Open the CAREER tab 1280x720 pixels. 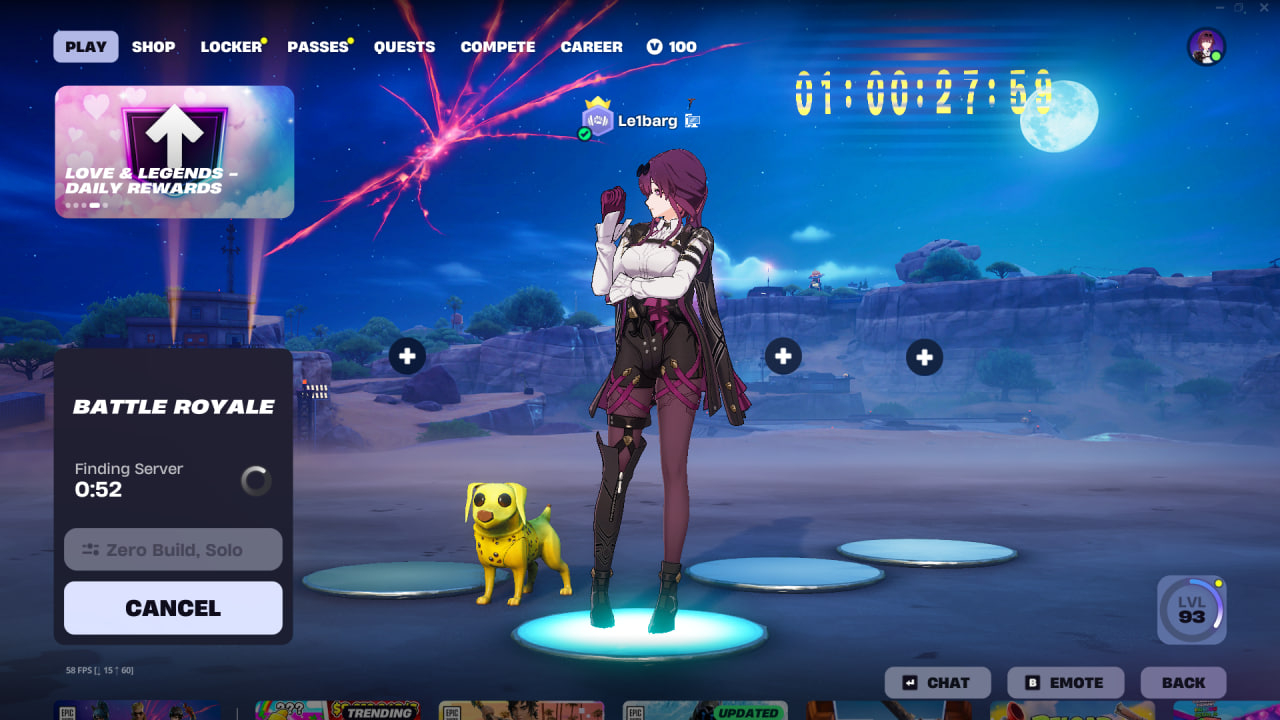[x=591, y=47]
